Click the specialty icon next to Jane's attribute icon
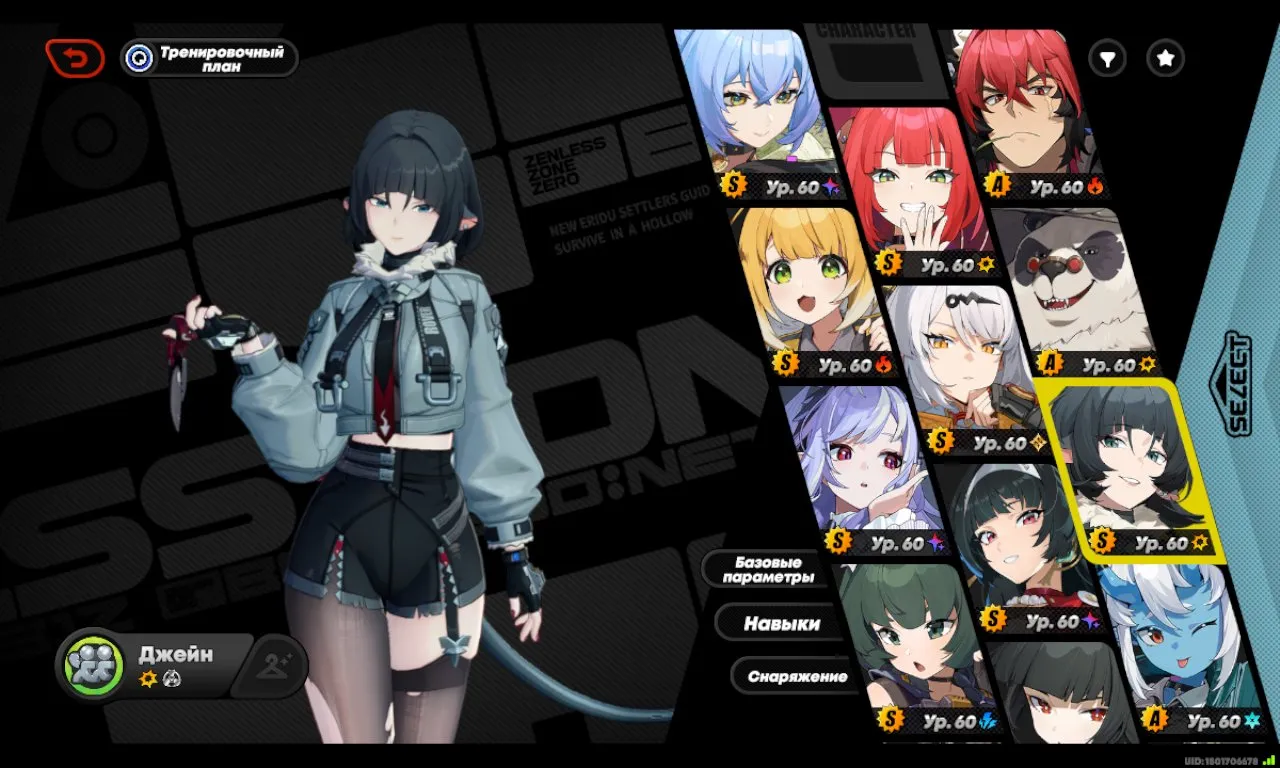 pos(170,678)
